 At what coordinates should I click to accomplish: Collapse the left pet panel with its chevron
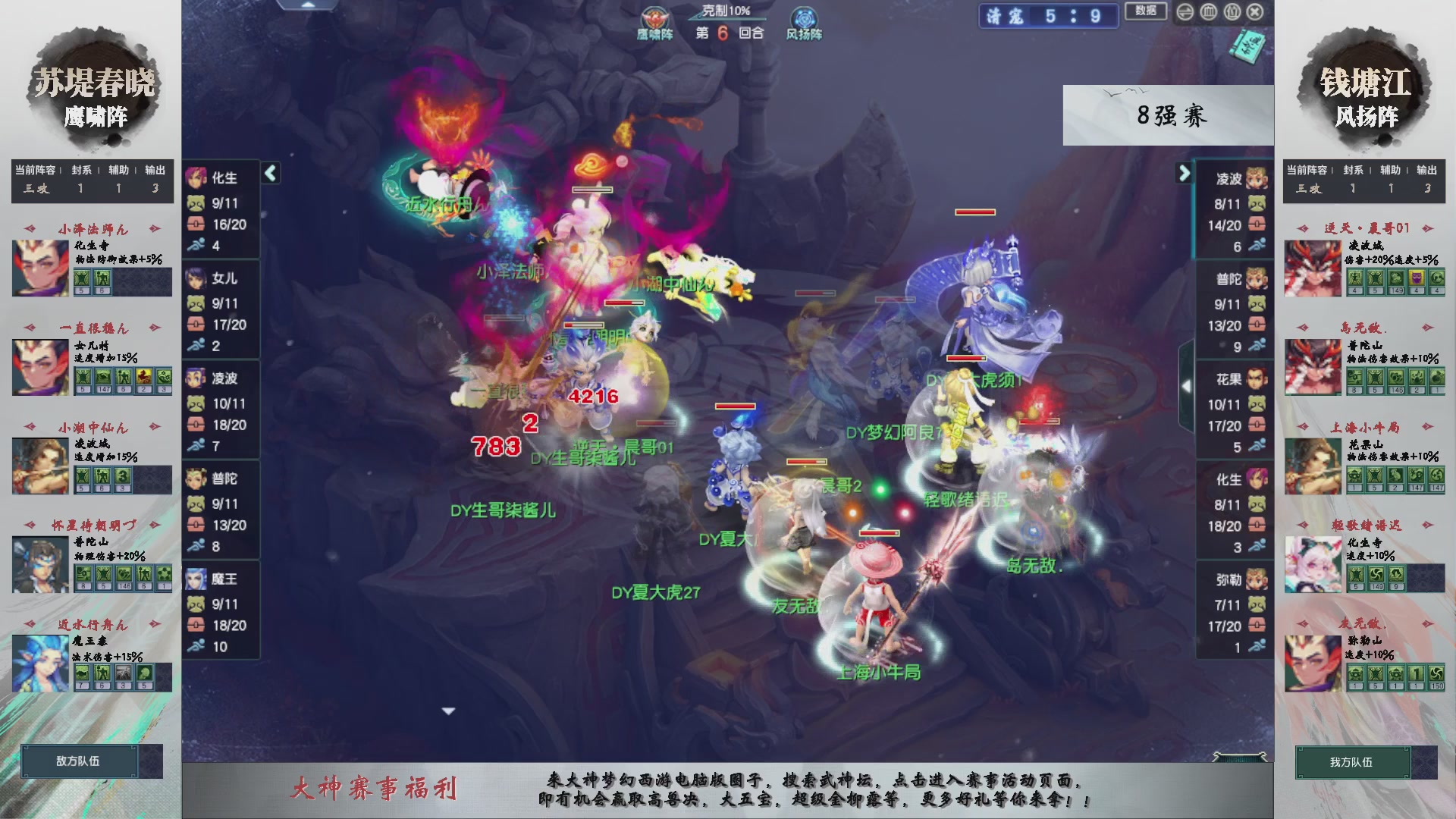point(269,173)
